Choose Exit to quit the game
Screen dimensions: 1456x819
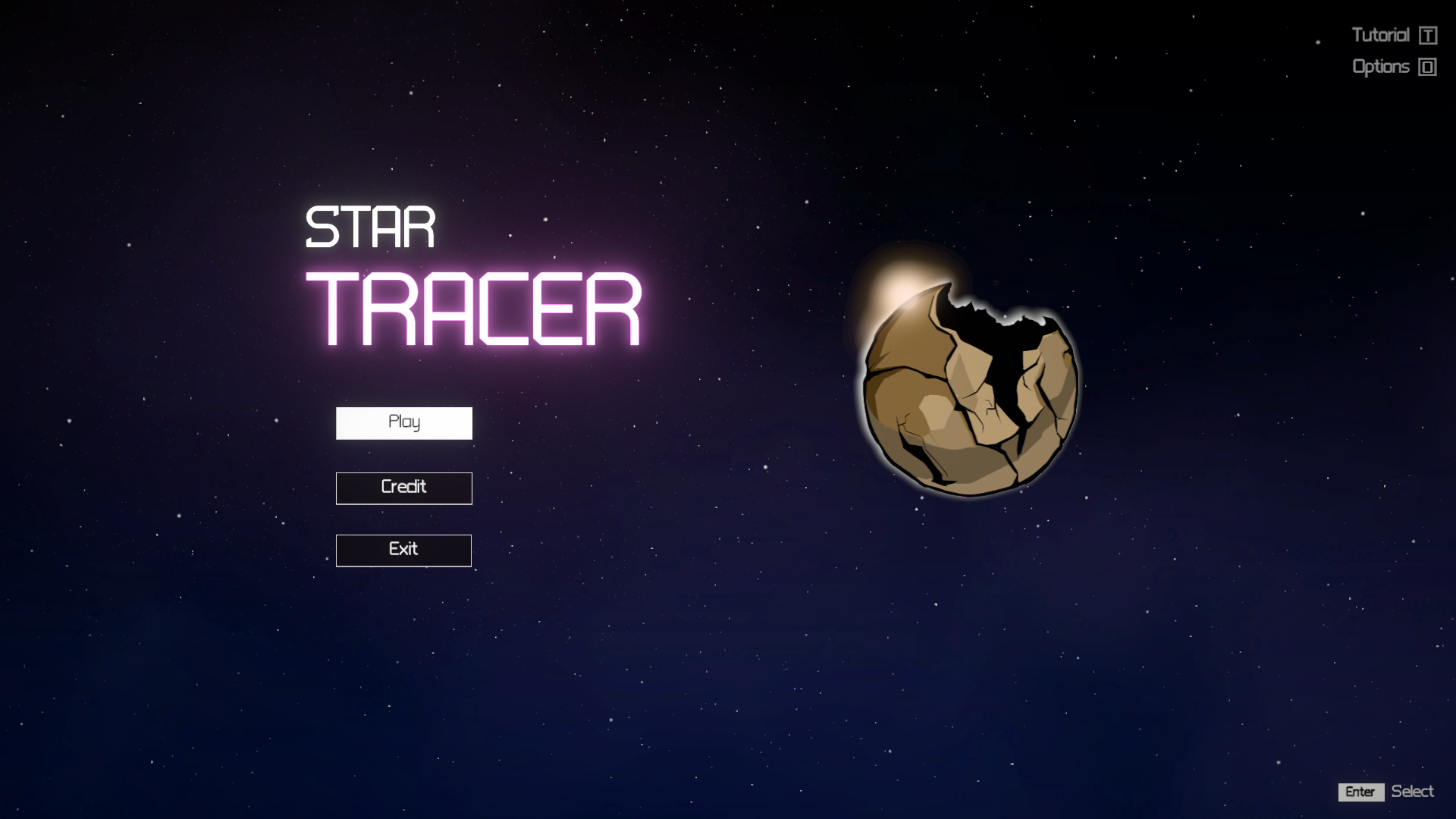(403, 551)
